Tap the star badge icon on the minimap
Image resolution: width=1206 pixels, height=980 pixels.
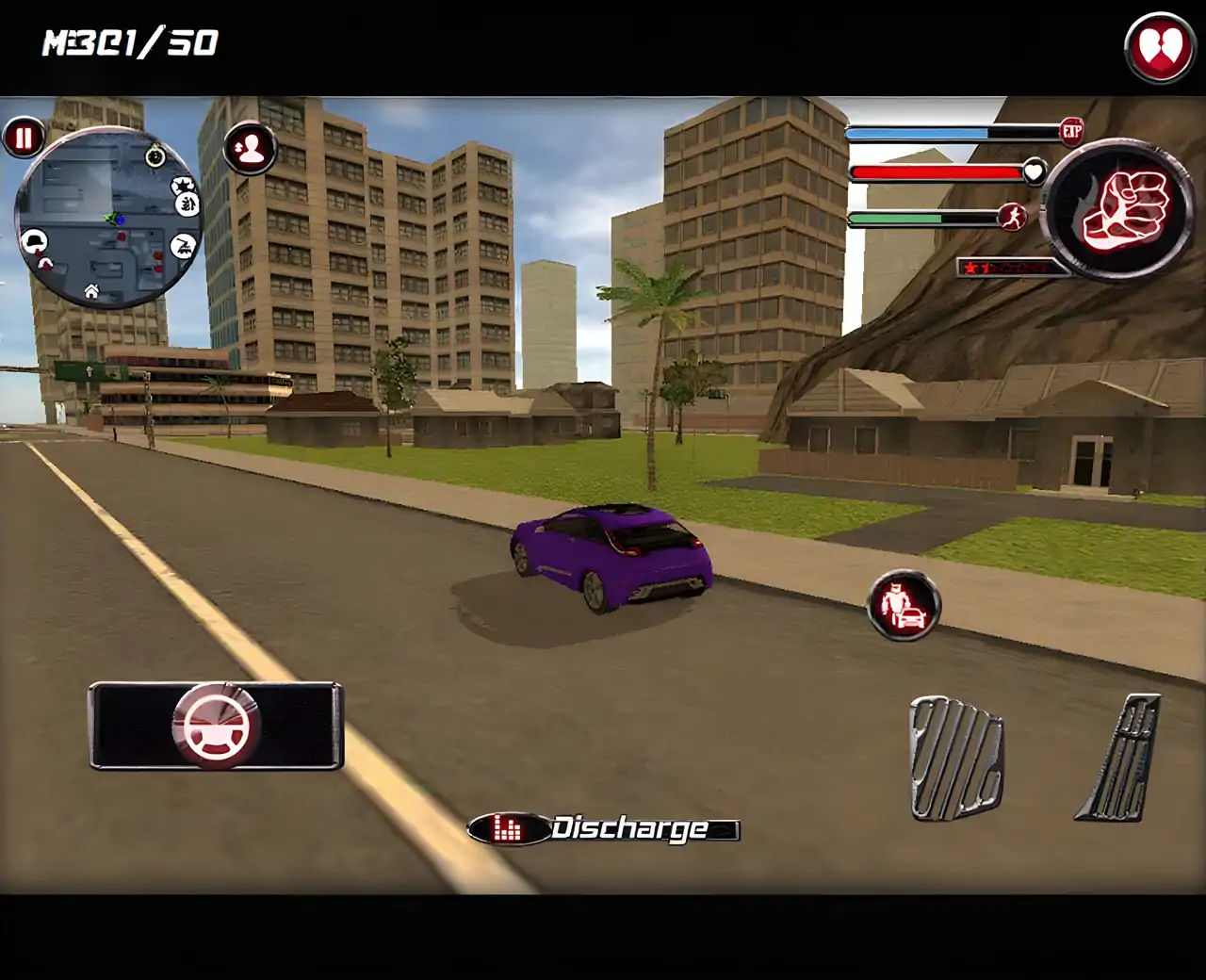(x=184, y=186)
